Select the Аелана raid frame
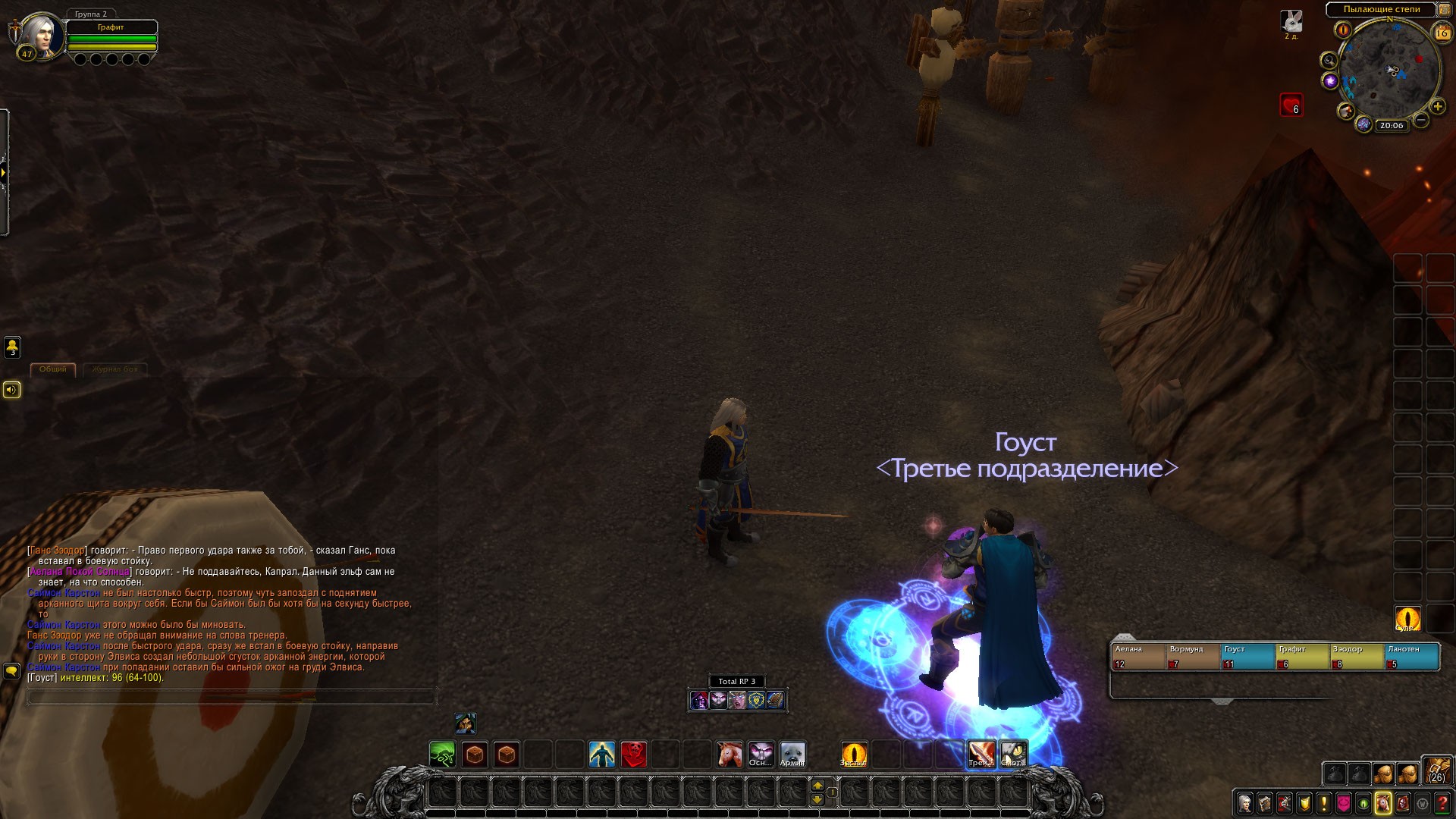This screenshot has width=1456, height=819. pyautogui.click(x=1137, y=657)
